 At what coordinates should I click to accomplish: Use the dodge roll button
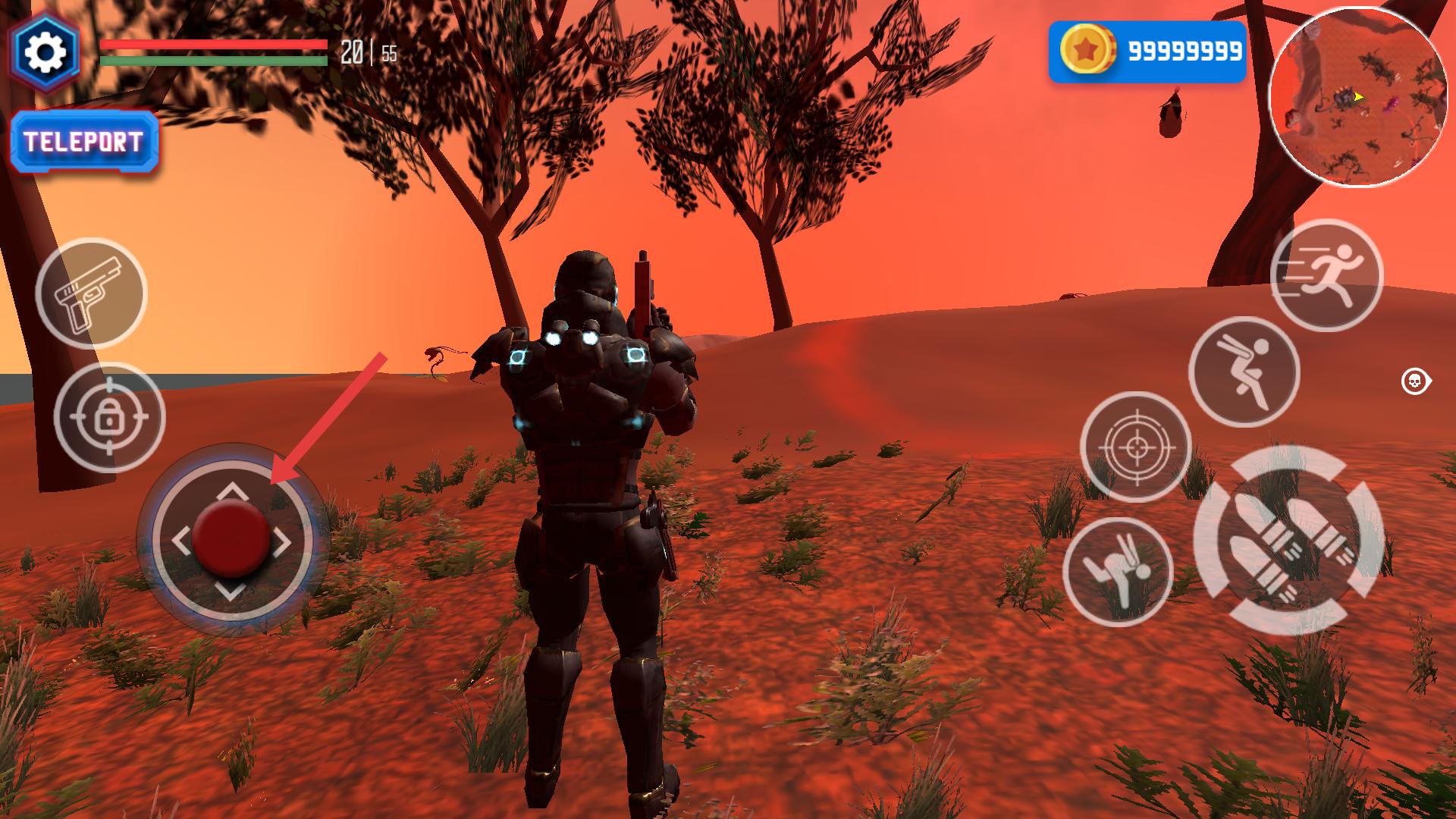pos(1118,572)
